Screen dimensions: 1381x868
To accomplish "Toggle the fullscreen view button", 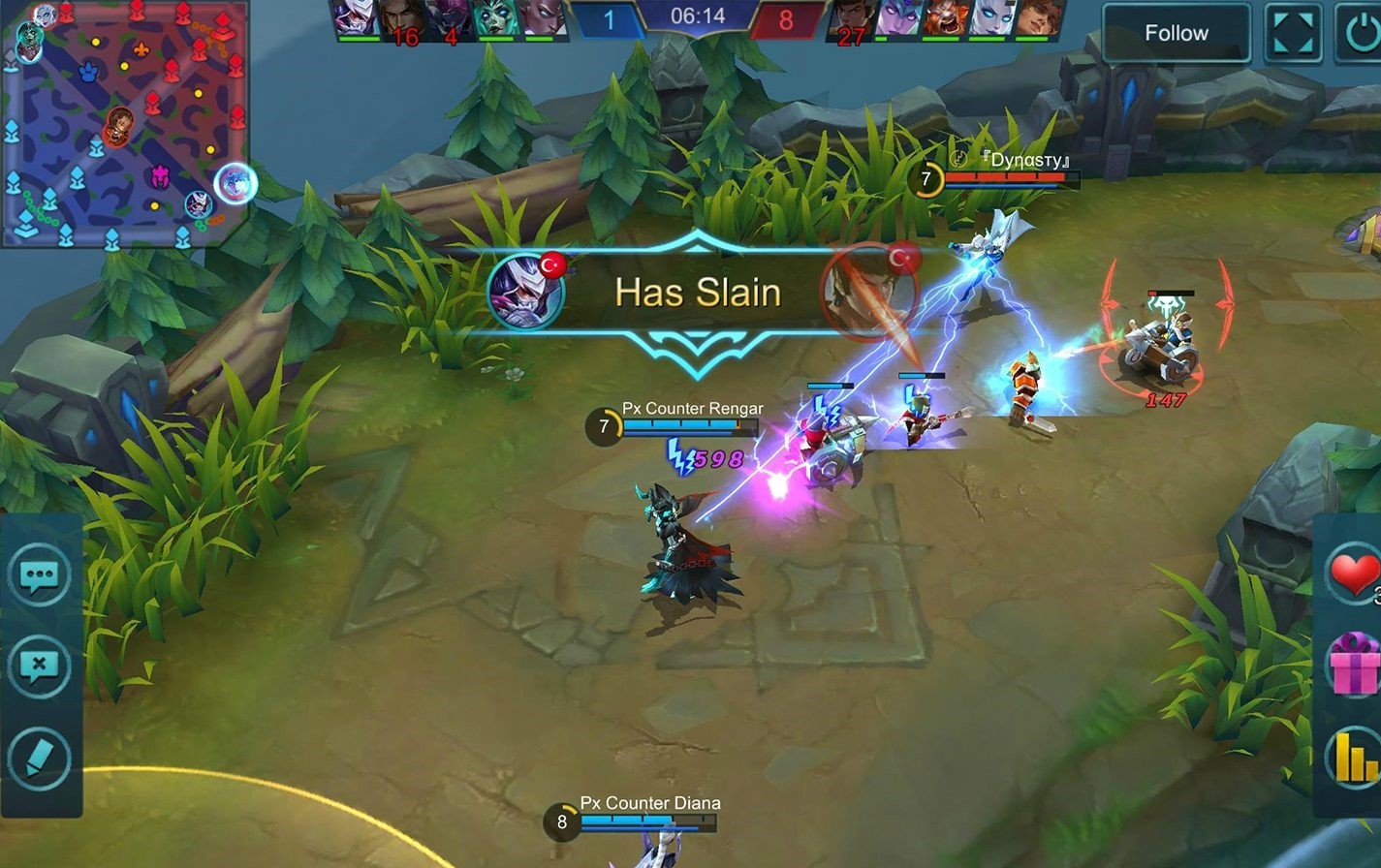I will [1293, 33].
